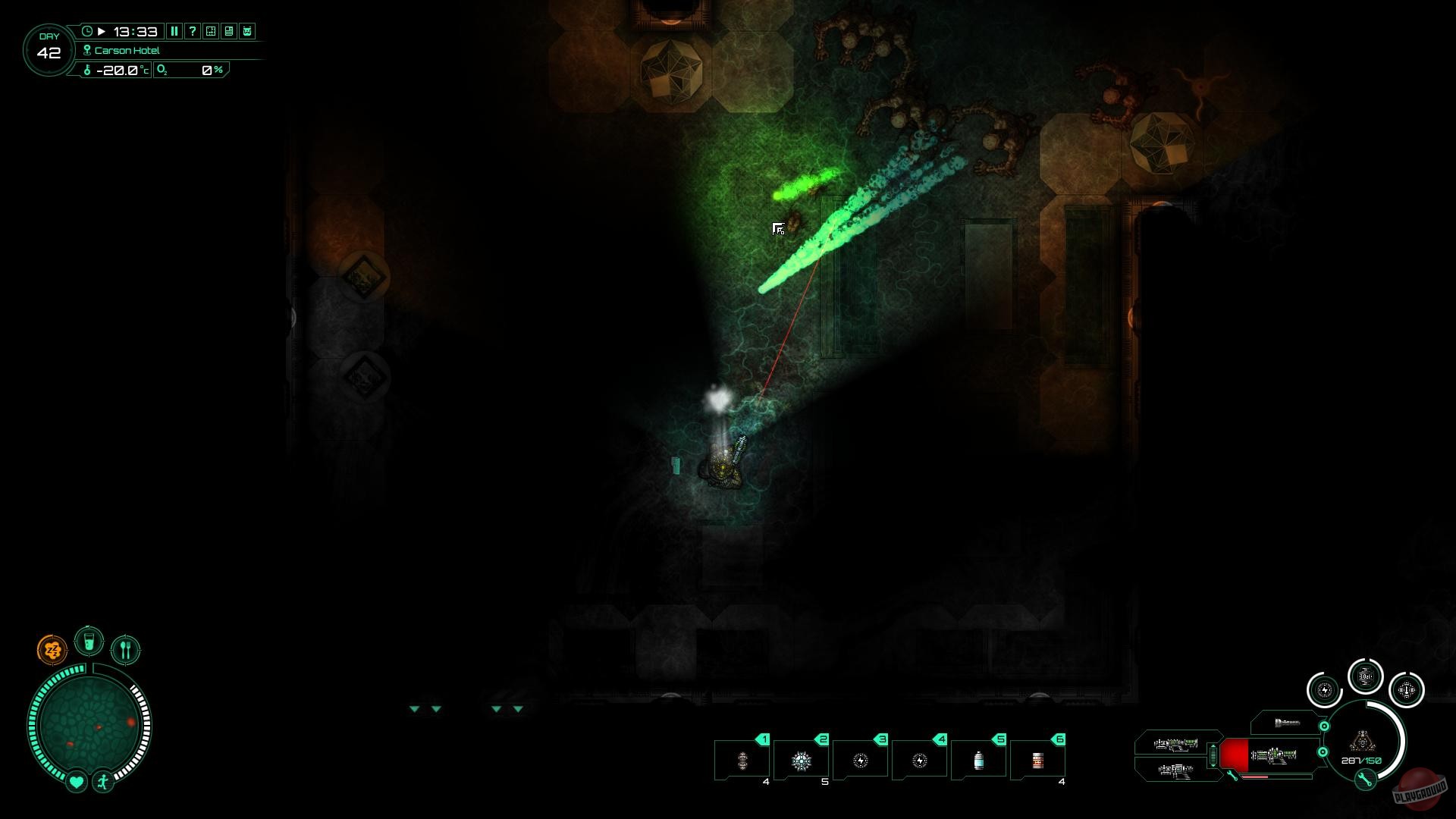Click the Carson Hotel location label
The image size is (1456, 819).
pos(129,50)
